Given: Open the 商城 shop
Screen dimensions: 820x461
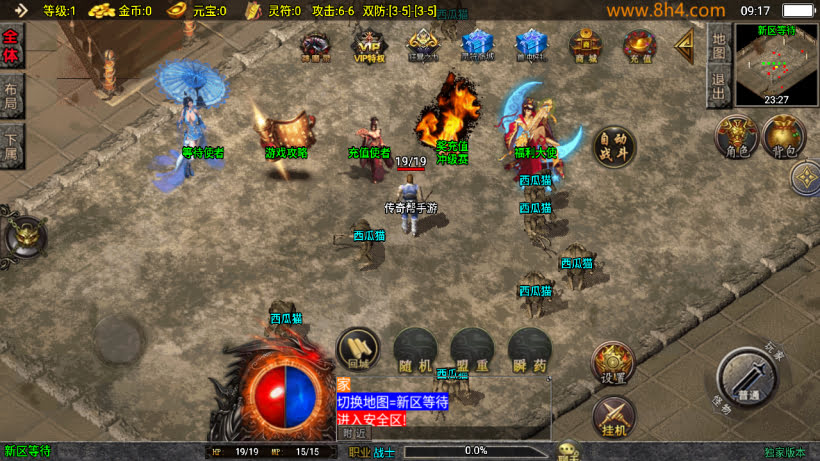Looking at the screenshot, I should click(585, 47).
